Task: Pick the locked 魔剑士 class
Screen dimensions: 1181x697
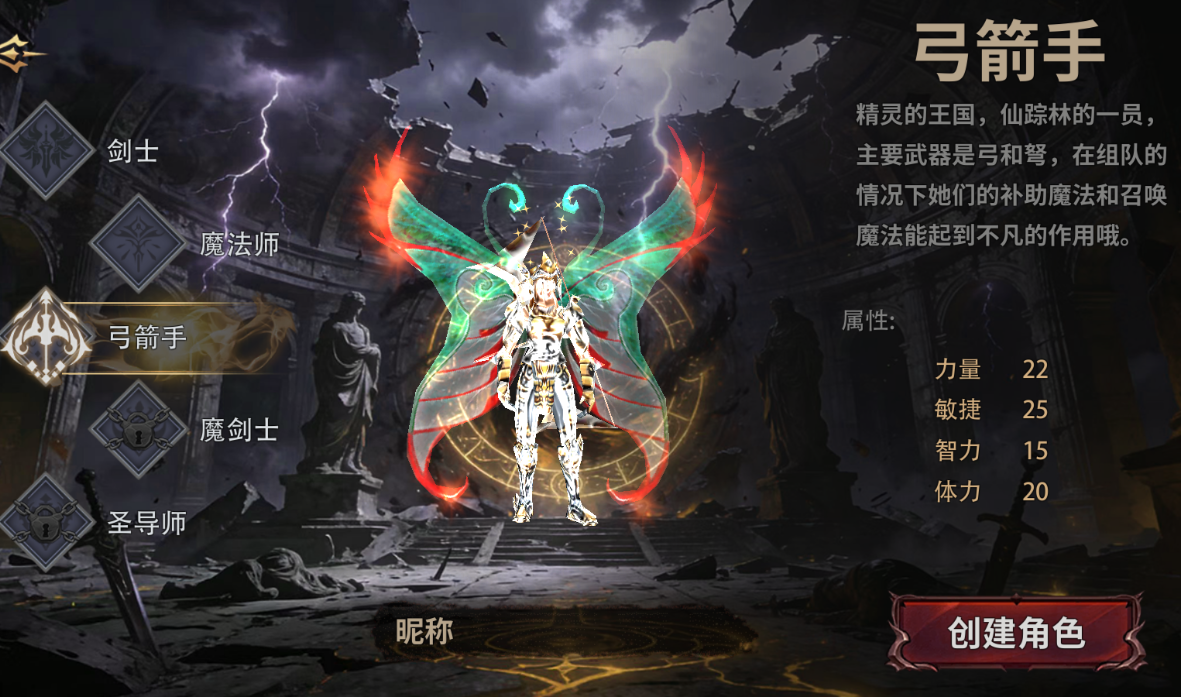Action: tap(137, 429)
